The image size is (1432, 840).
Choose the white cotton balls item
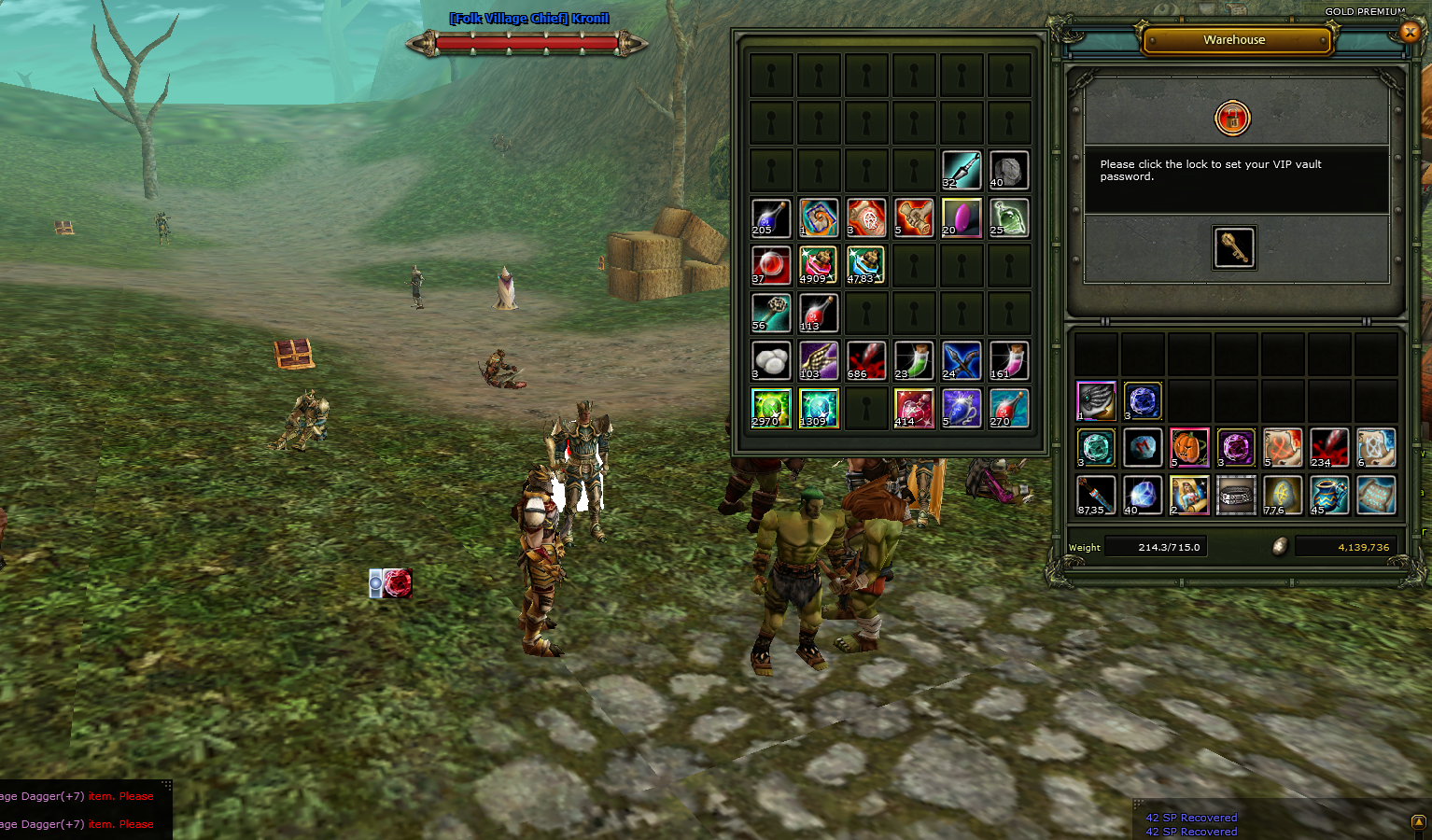[771, 360]
